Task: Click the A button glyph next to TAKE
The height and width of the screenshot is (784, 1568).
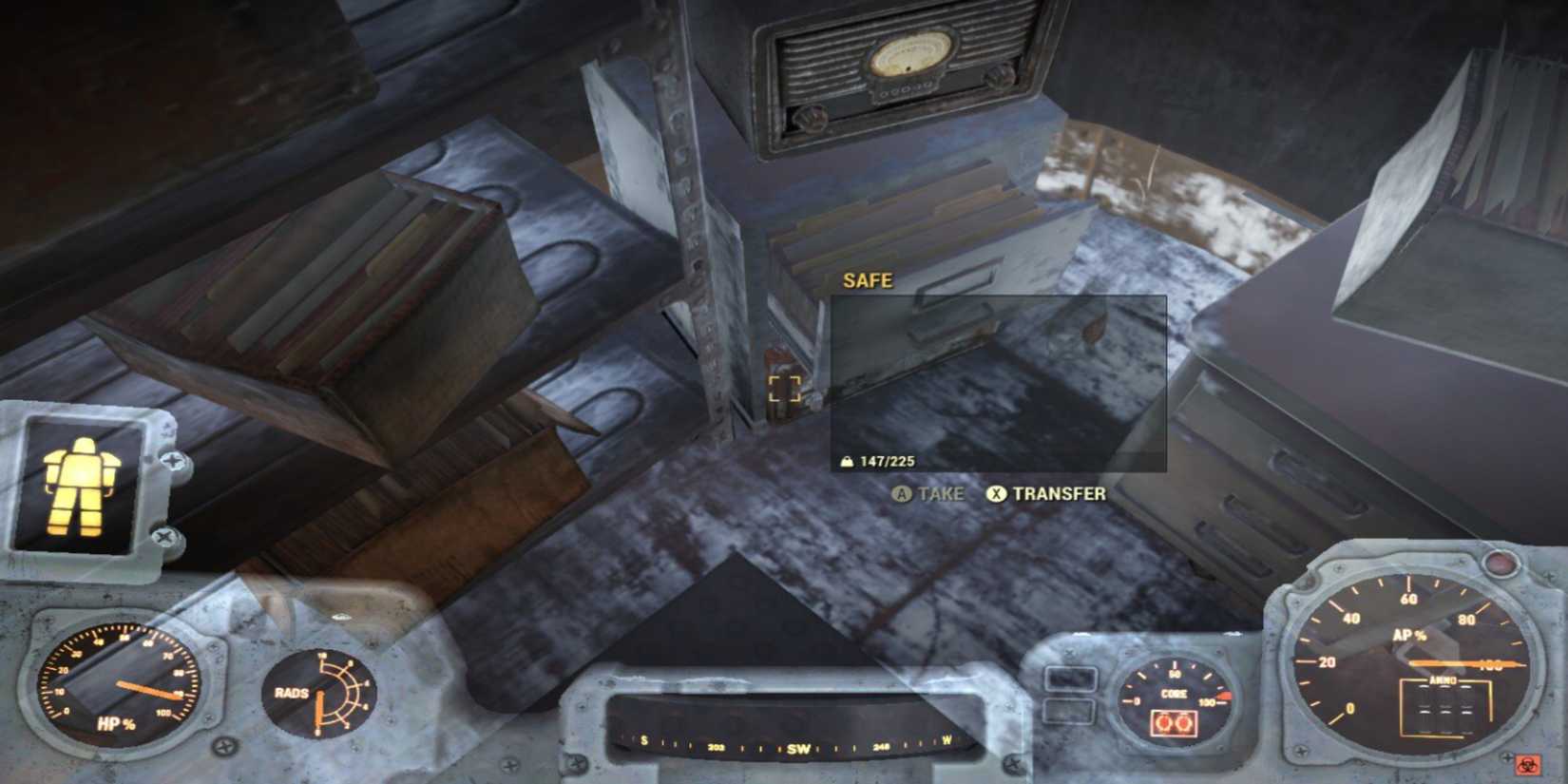Action: click(901, 493)
